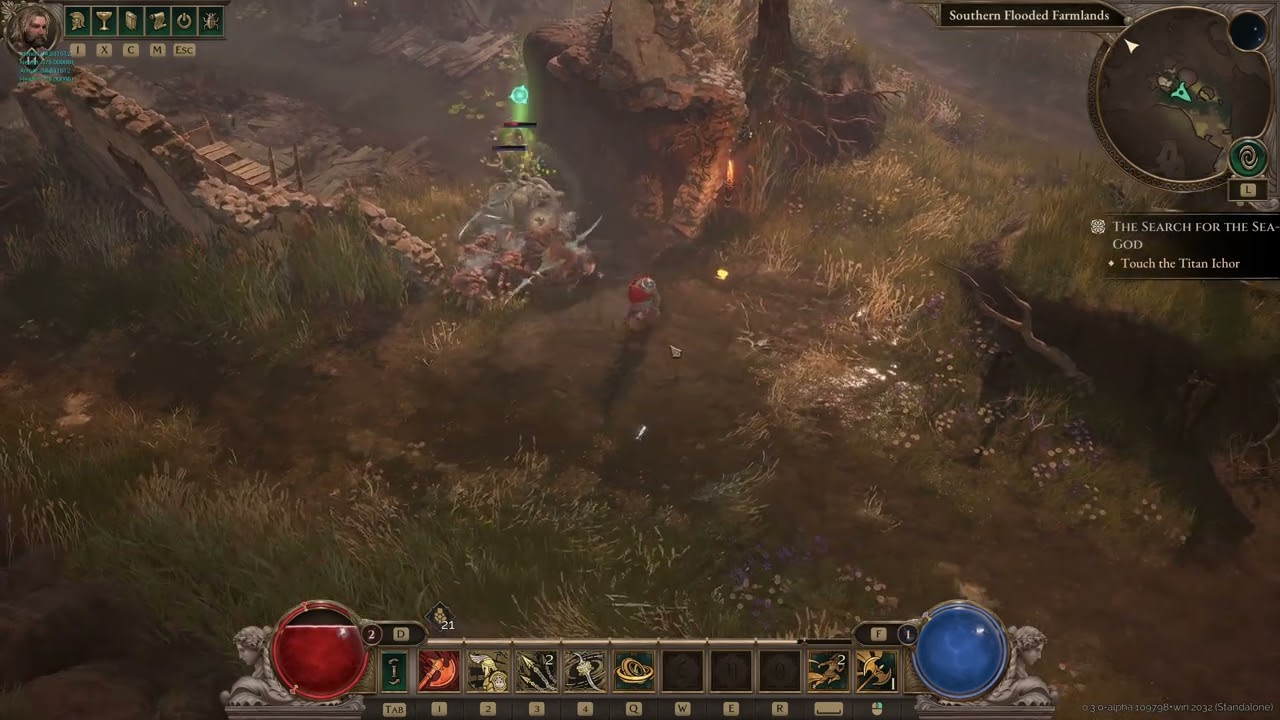Select the scroll menu icon
This screenshot has height=720, width=1280.
(157, 20)
